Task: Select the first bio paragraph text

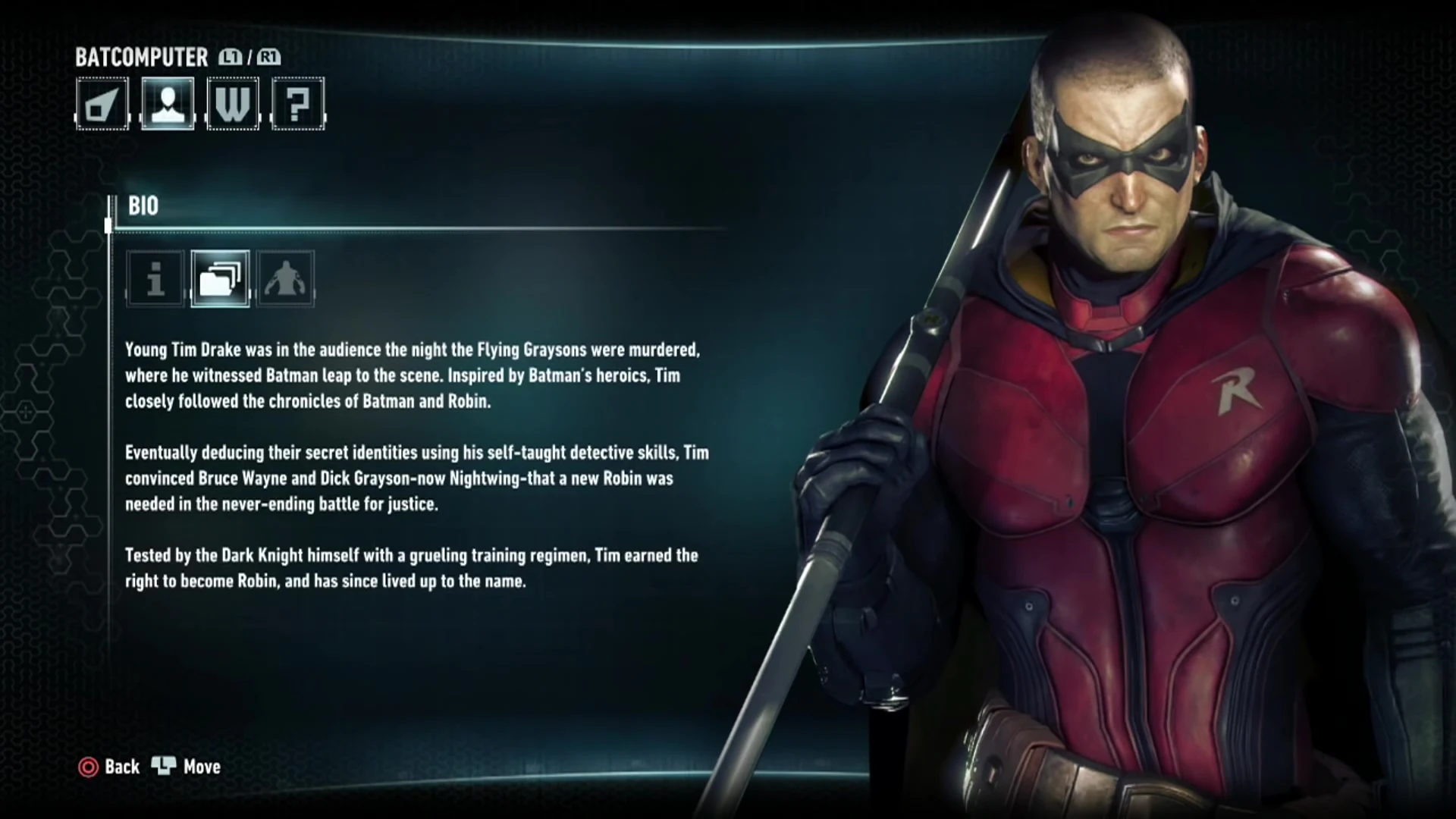Action: (x=413, y=376)
